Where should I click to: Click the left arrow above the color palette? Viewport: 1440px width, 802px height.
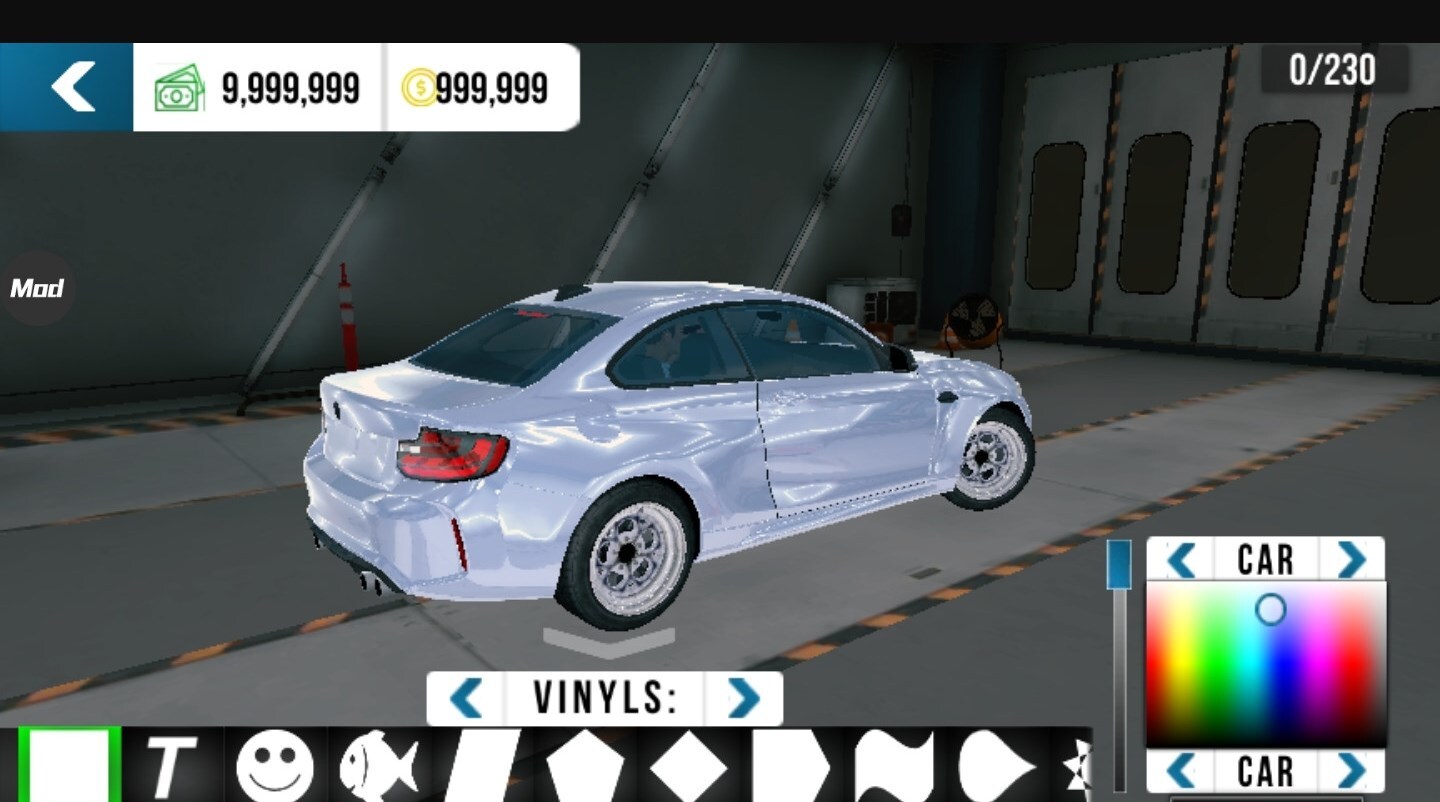click(1182, 560)
